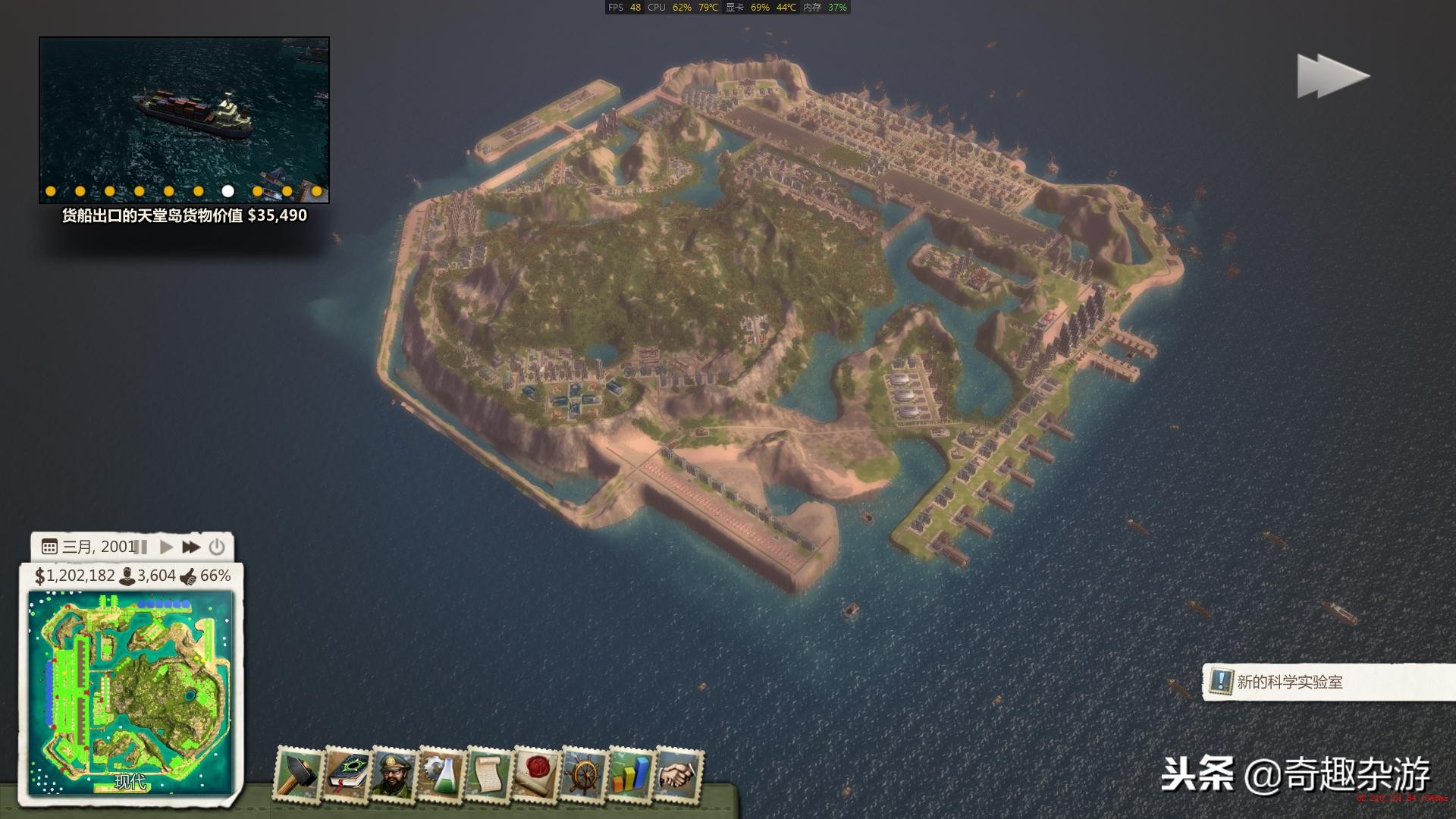Viewport: 1456px width, 819px height.
Task: Select the white highlighted event dot
Action: coord(227,191)
